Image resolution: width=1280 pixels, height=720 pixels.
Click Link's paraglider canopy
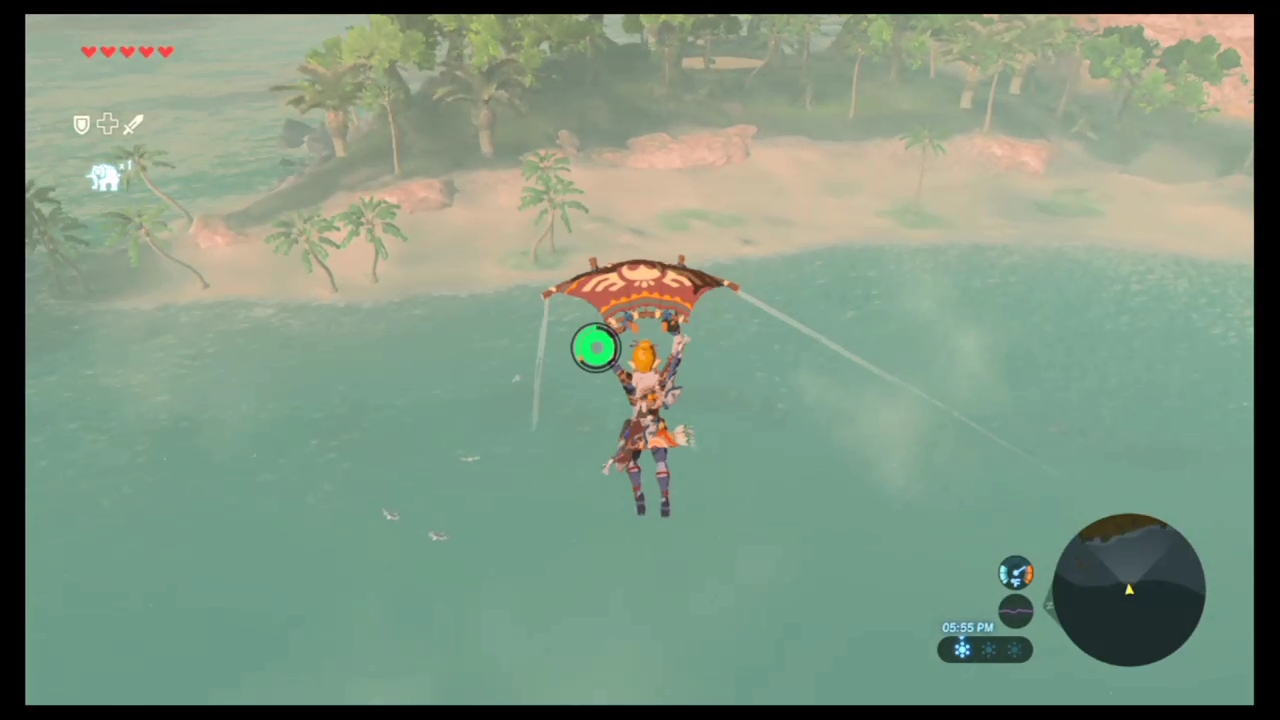tap(645, 285)
